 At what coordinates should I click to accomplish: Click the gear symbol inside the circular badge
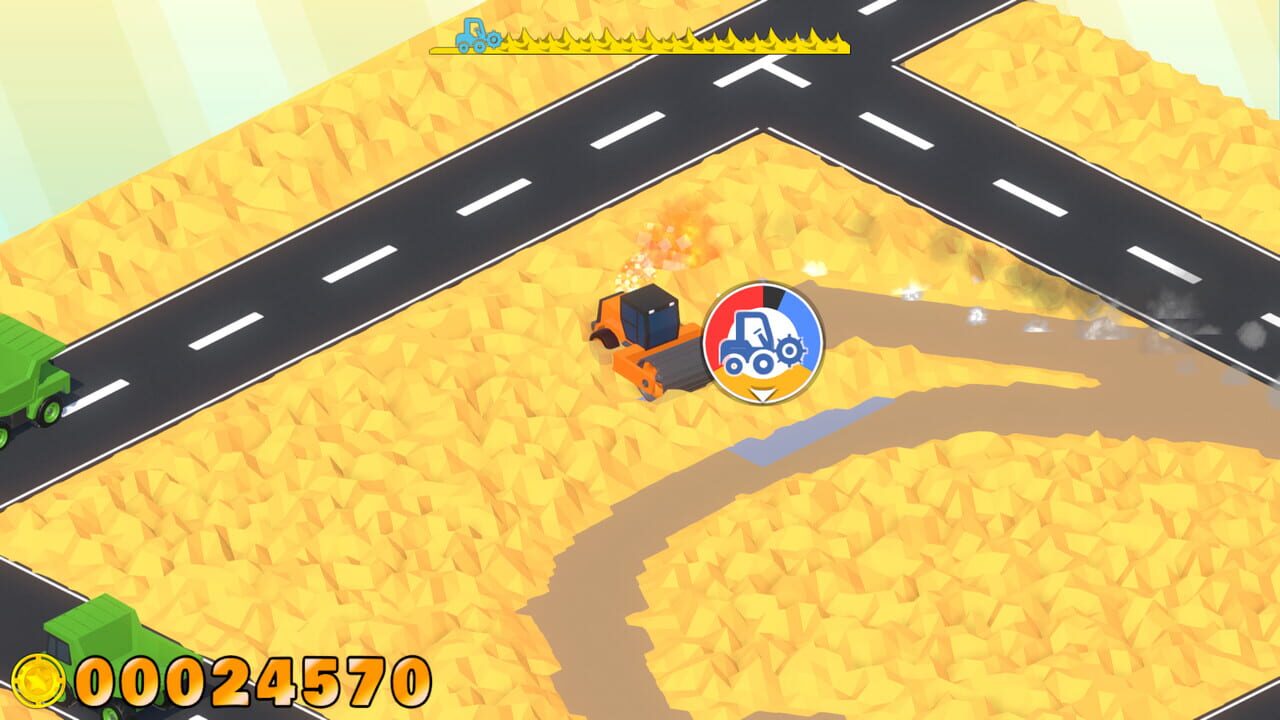(790, 352)
